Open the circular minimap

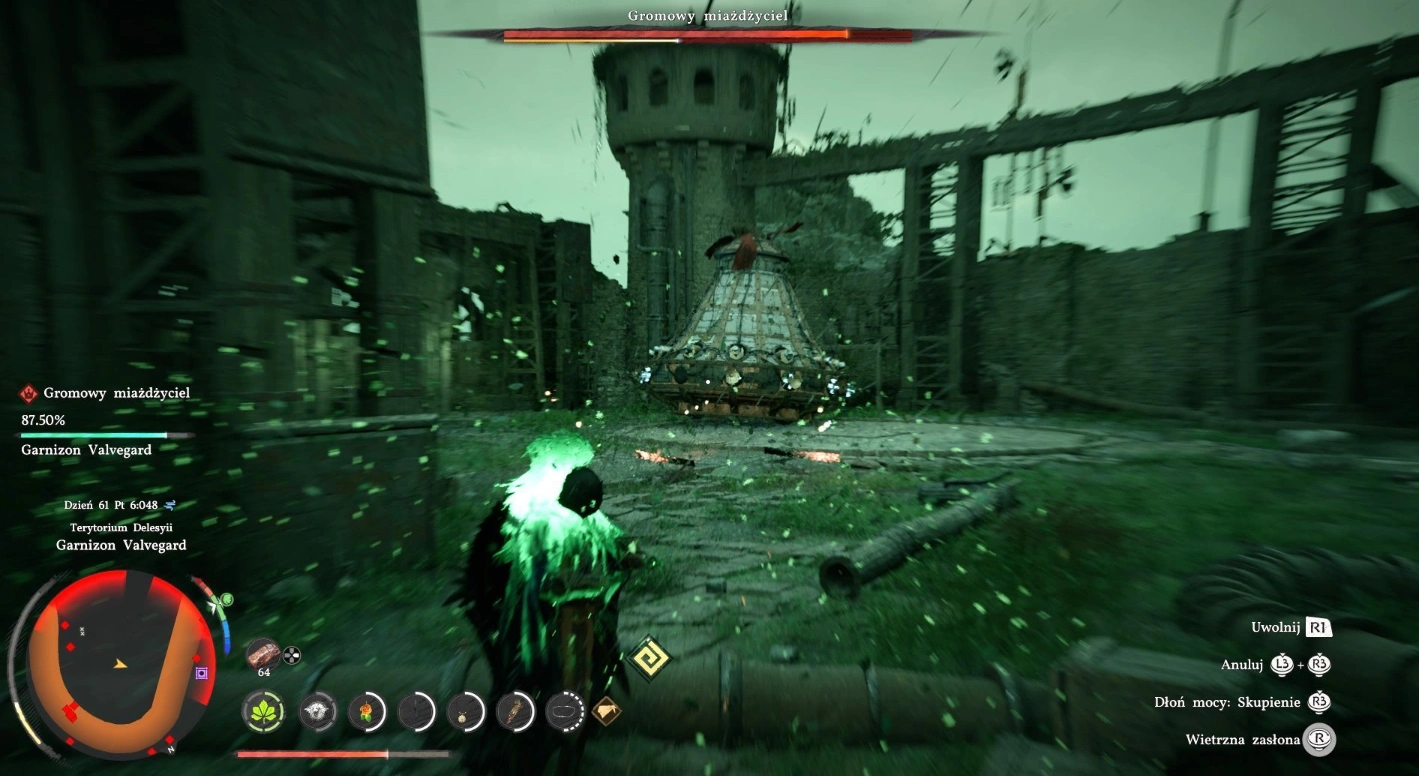pyautogui.click(x=118, y=664)
